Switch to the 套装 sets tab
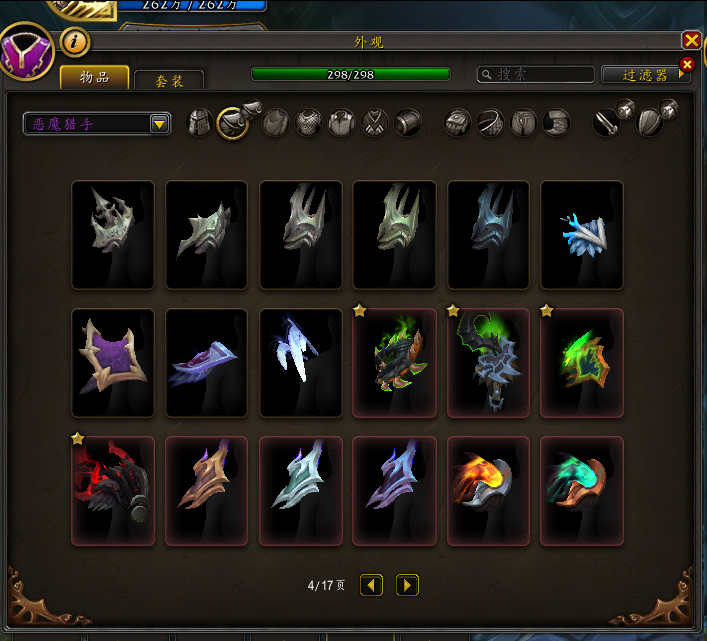The width and height of the screenshot is (707, 641). click(x=168, y=81)
